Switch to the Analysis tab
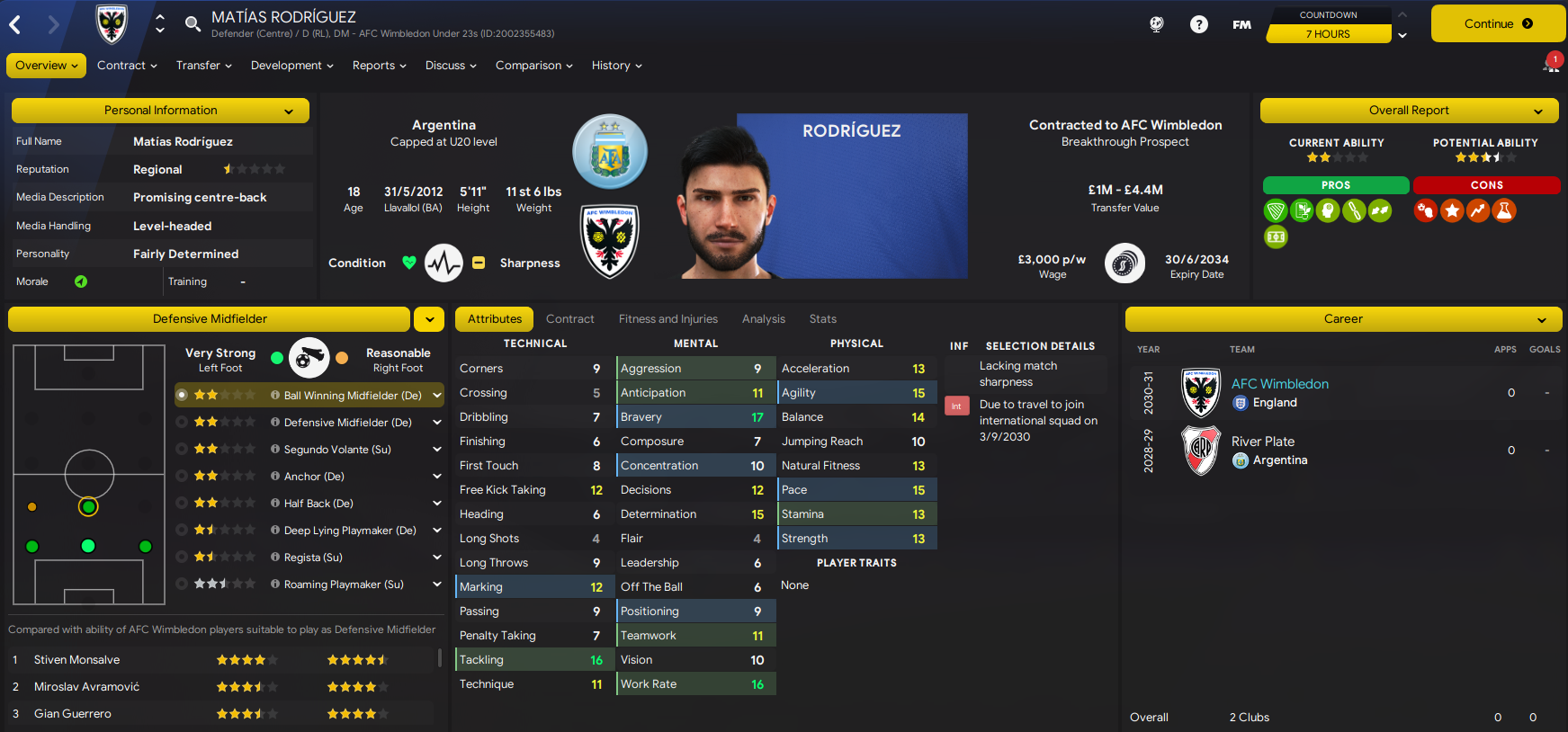 click(x=763, y=319)
